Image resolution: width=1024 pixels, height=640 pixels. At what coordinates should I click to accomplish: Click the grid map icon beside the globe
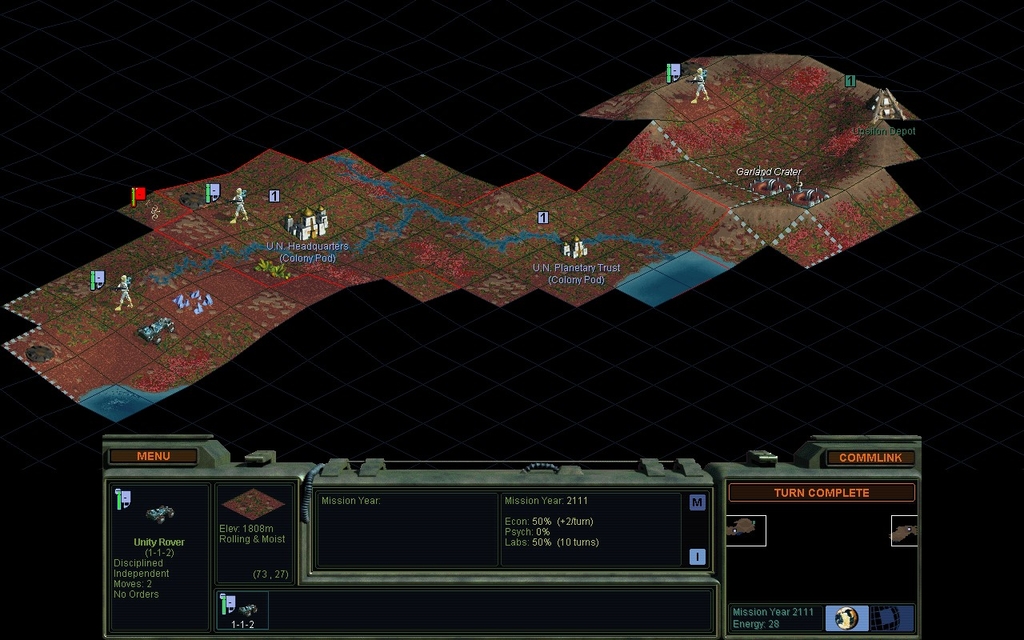885,617
